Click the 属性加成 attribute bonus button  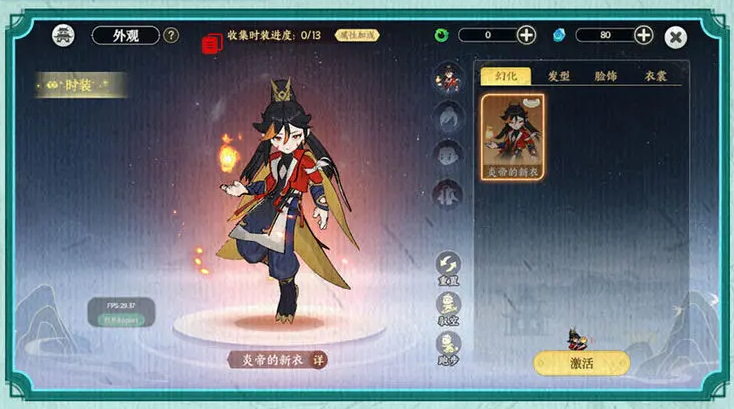(357, 35)
